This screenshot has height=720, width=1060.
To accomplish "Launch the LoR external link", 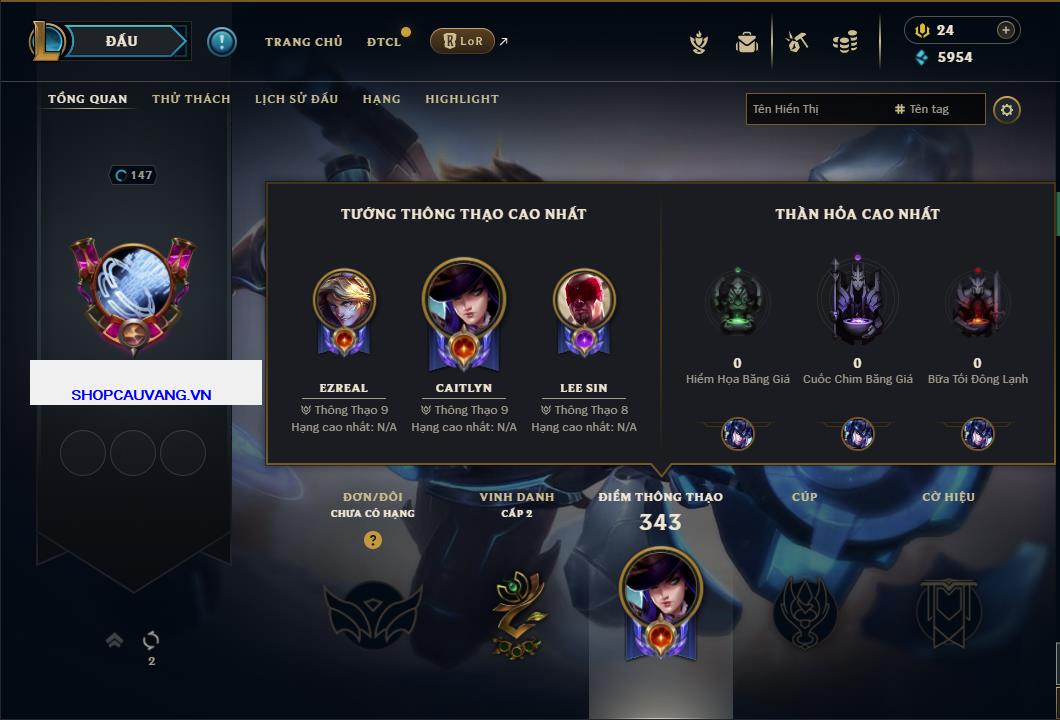I will [x=463, y=41].
